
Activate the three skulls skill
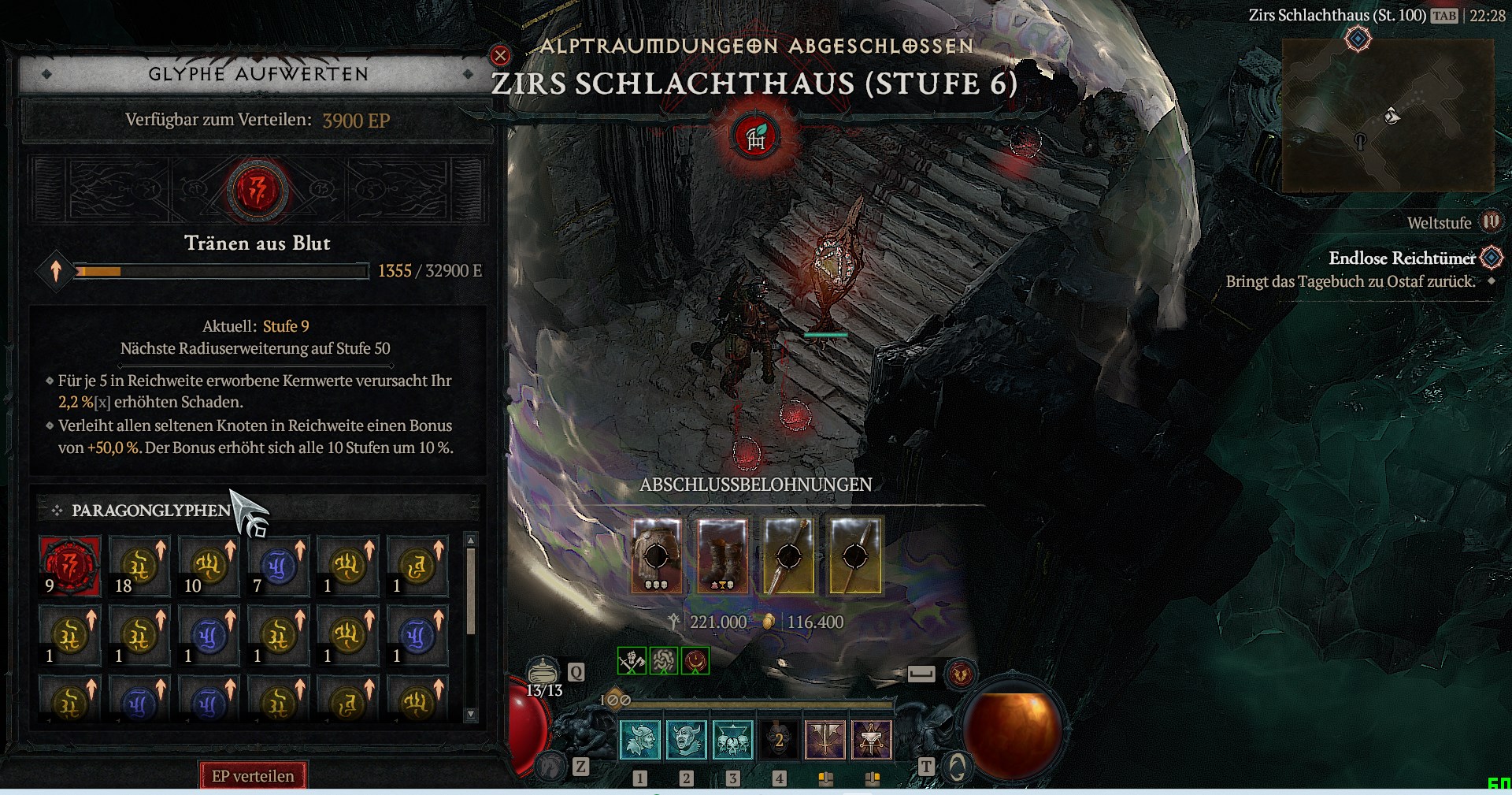[732, 740]
